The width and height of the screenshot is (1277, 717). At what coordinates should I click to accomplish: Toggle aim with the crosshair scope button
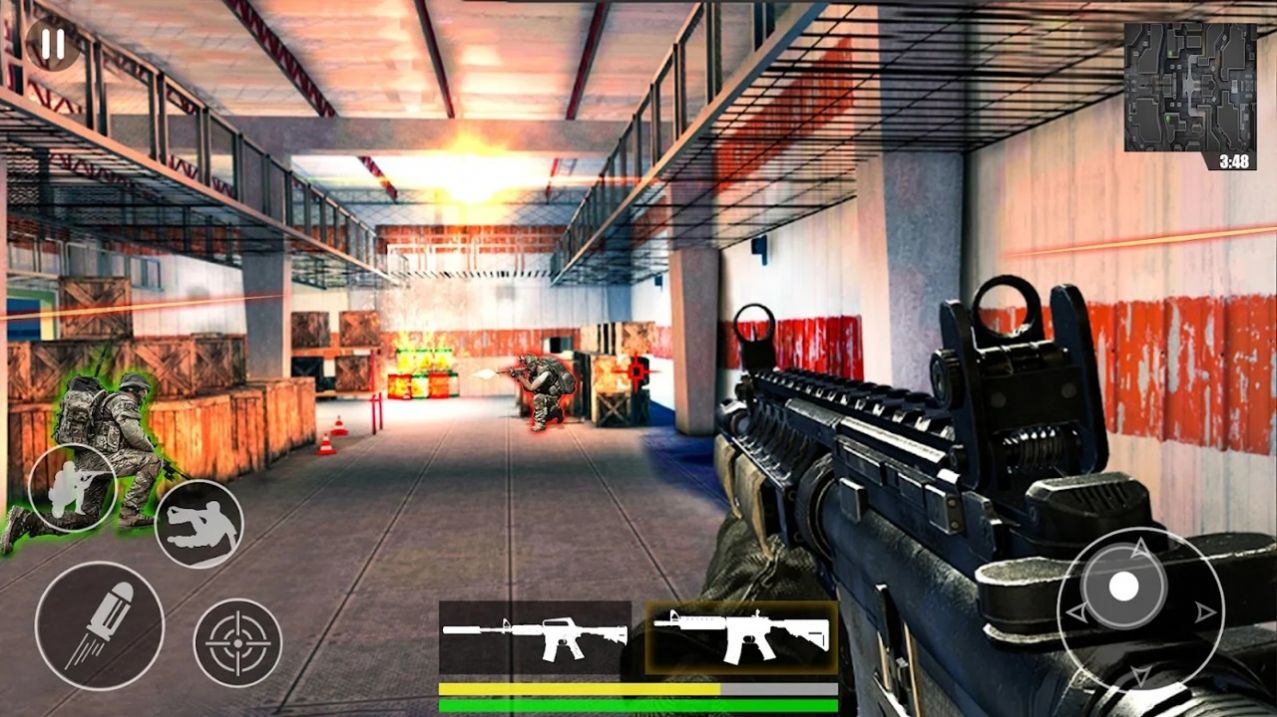(237, 643)
